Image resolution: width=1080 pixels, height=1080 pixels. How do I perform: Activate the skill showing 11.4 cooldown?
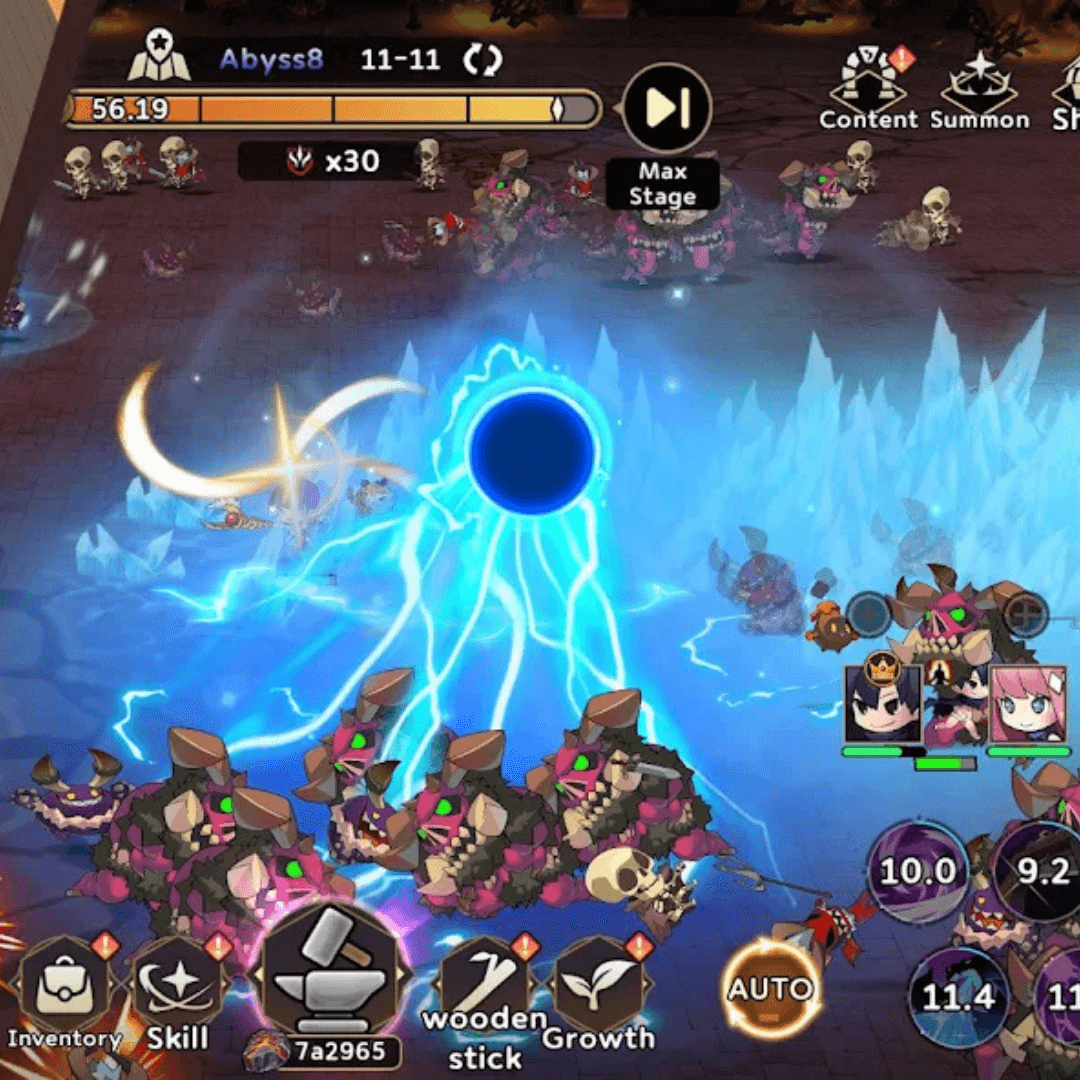(x=958, y=997)
